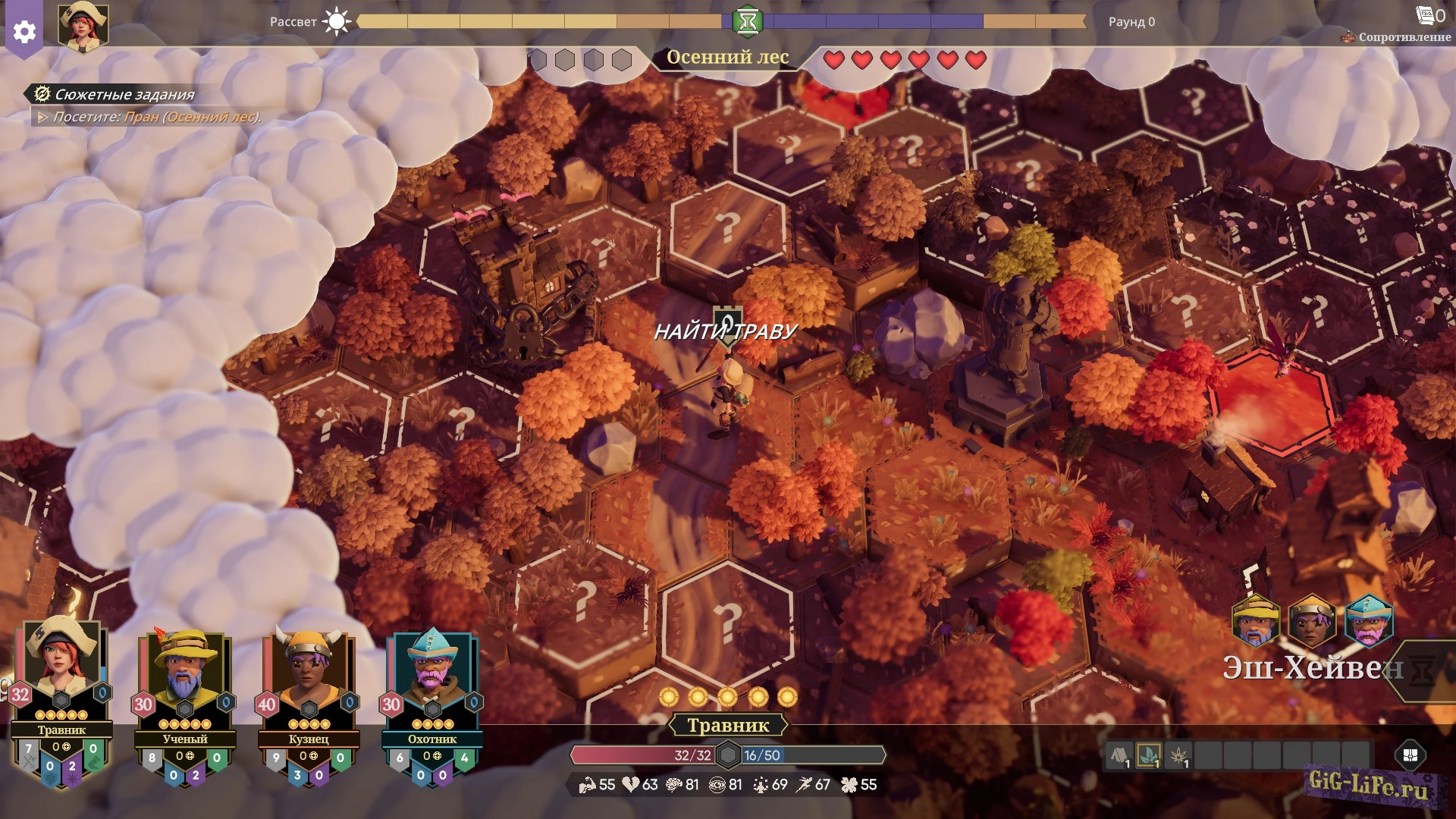Viewport: 1456px width, 819px height.
Task: Open the chest inventory button
Action: pyautogui.click(x=1410, y=755)
